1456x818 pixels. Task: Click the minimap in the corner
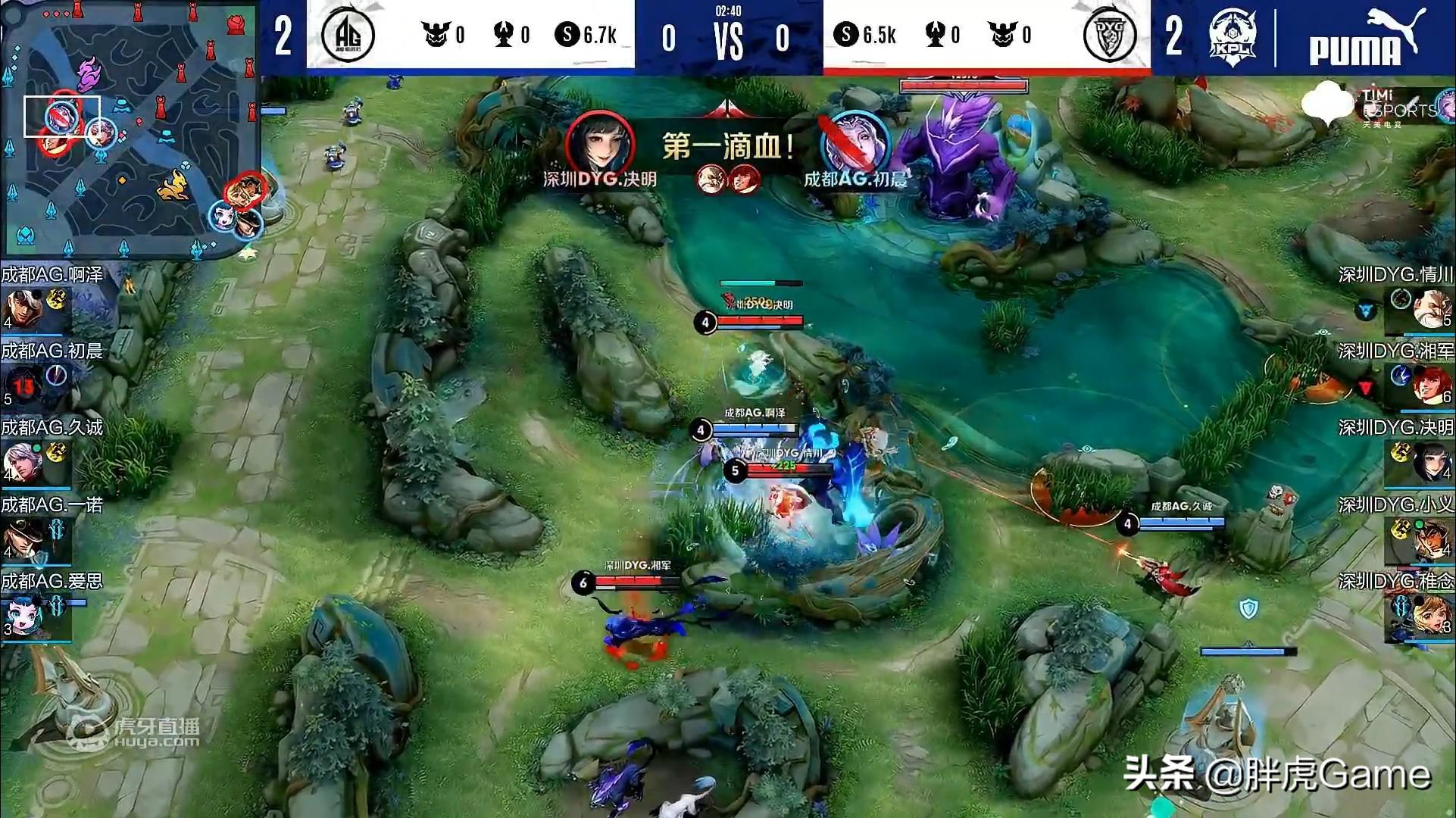point(130,127)
